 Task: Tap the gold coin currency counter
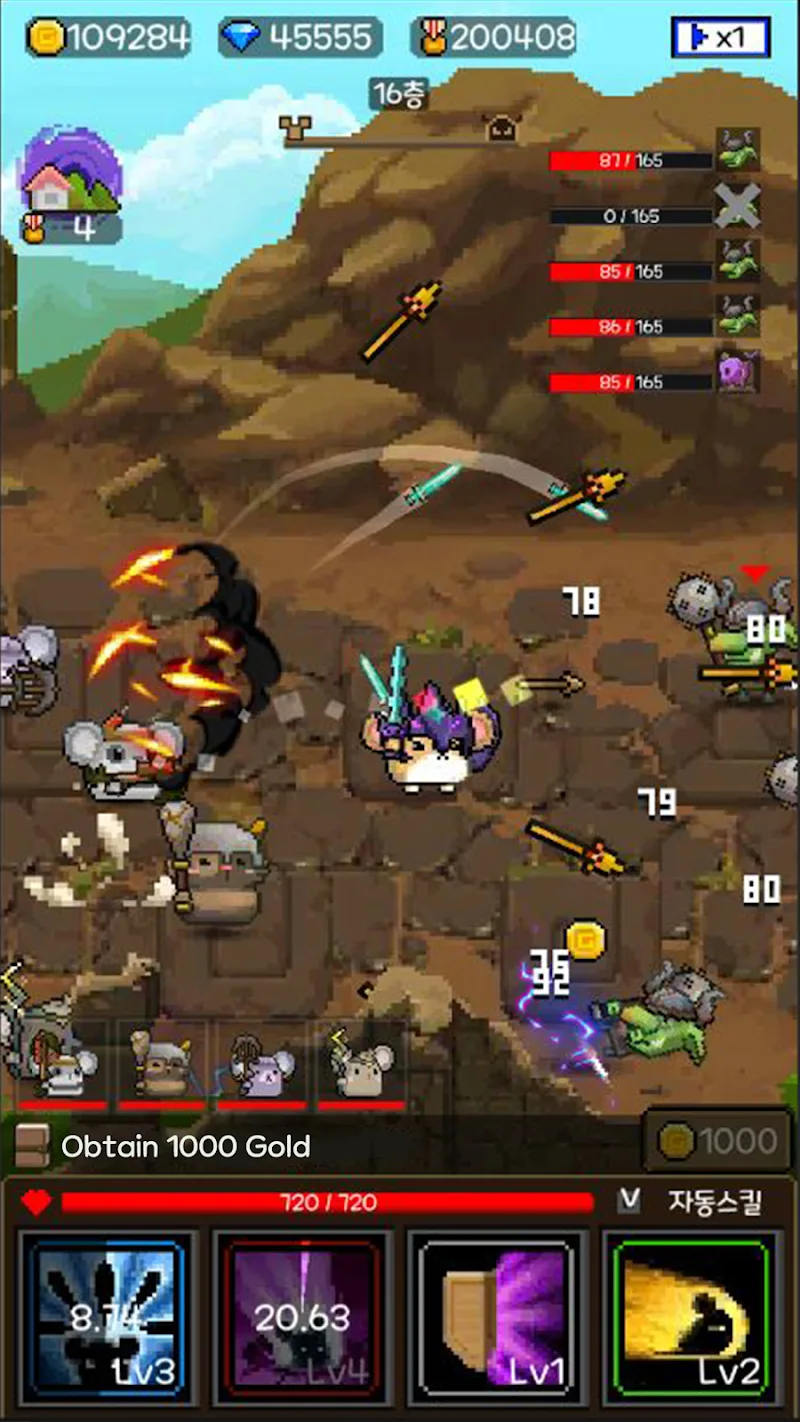click(x=108, y=38)
